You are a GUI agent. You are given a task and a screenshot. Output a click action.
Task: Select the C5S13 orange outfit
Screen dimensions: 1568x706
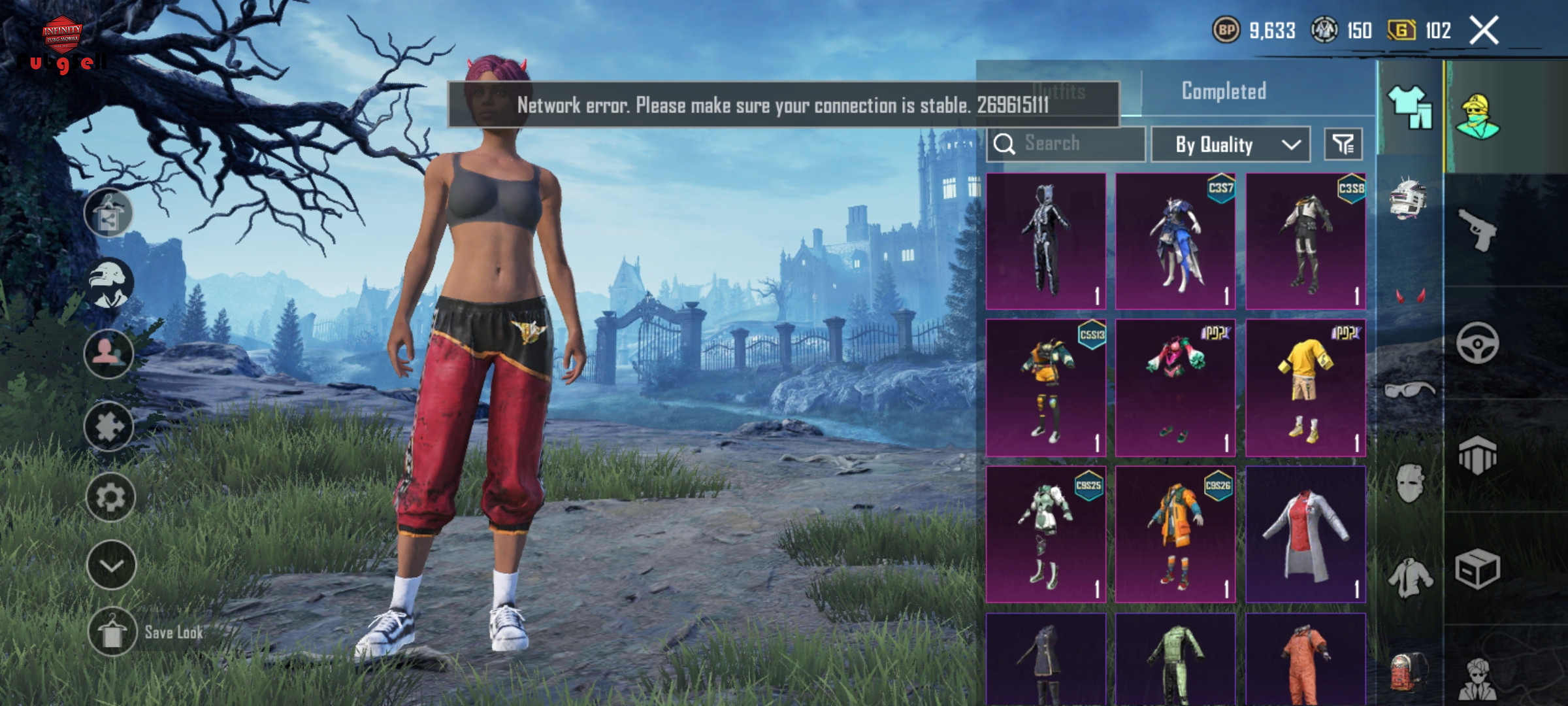point(1045,388)
